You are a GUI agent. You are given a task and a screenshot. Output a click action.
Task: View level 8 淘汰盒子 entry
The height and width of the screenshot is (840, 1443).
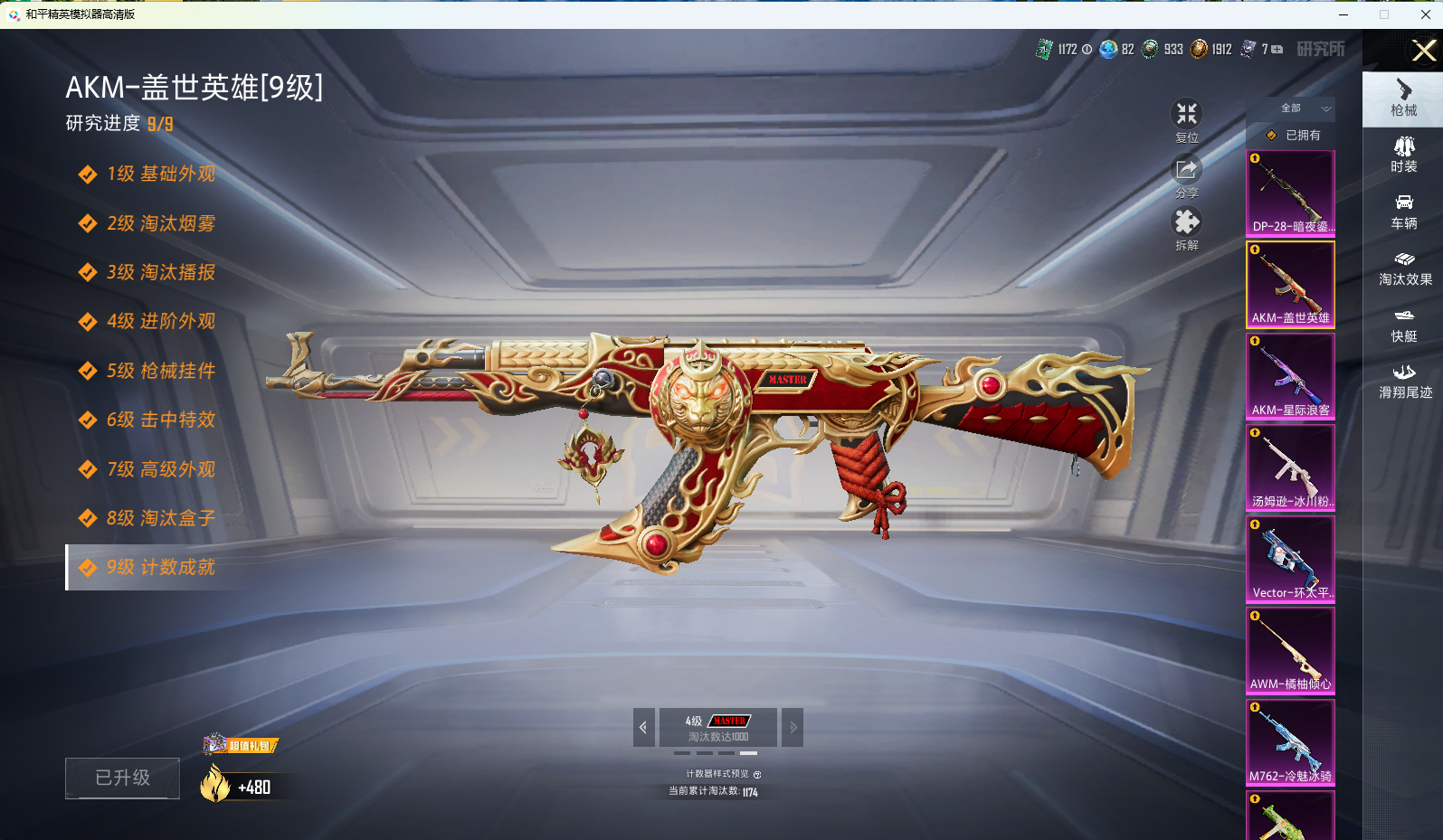click(x=160, y=518)
